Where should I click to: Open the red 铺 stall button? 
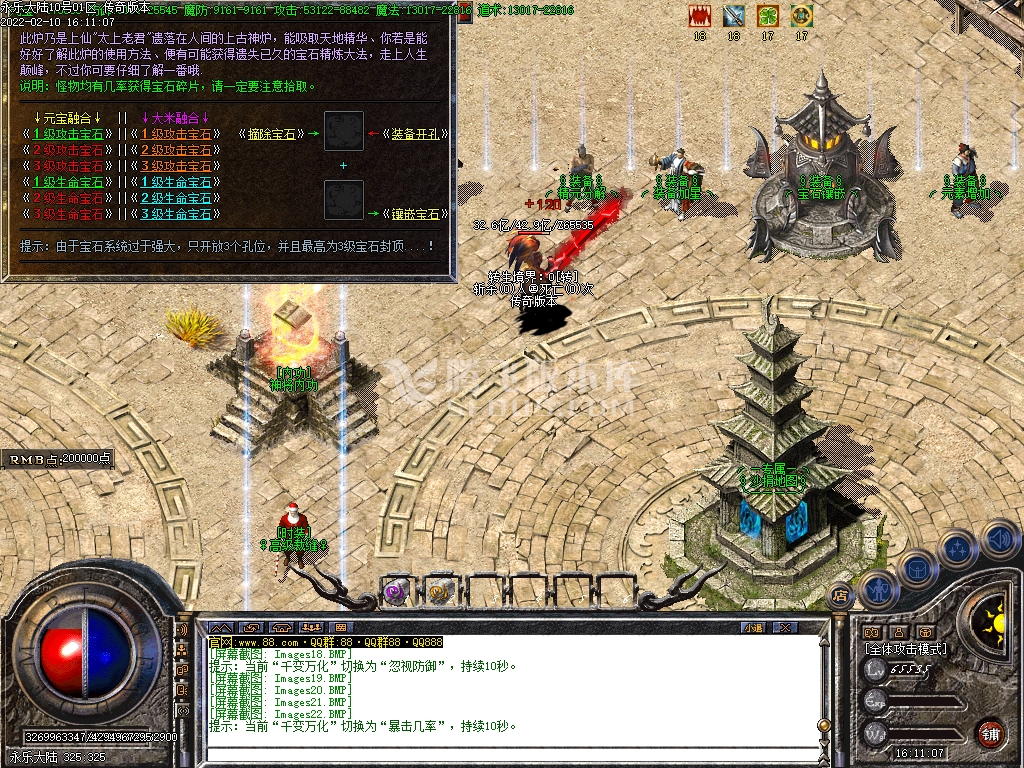(990, 732)
